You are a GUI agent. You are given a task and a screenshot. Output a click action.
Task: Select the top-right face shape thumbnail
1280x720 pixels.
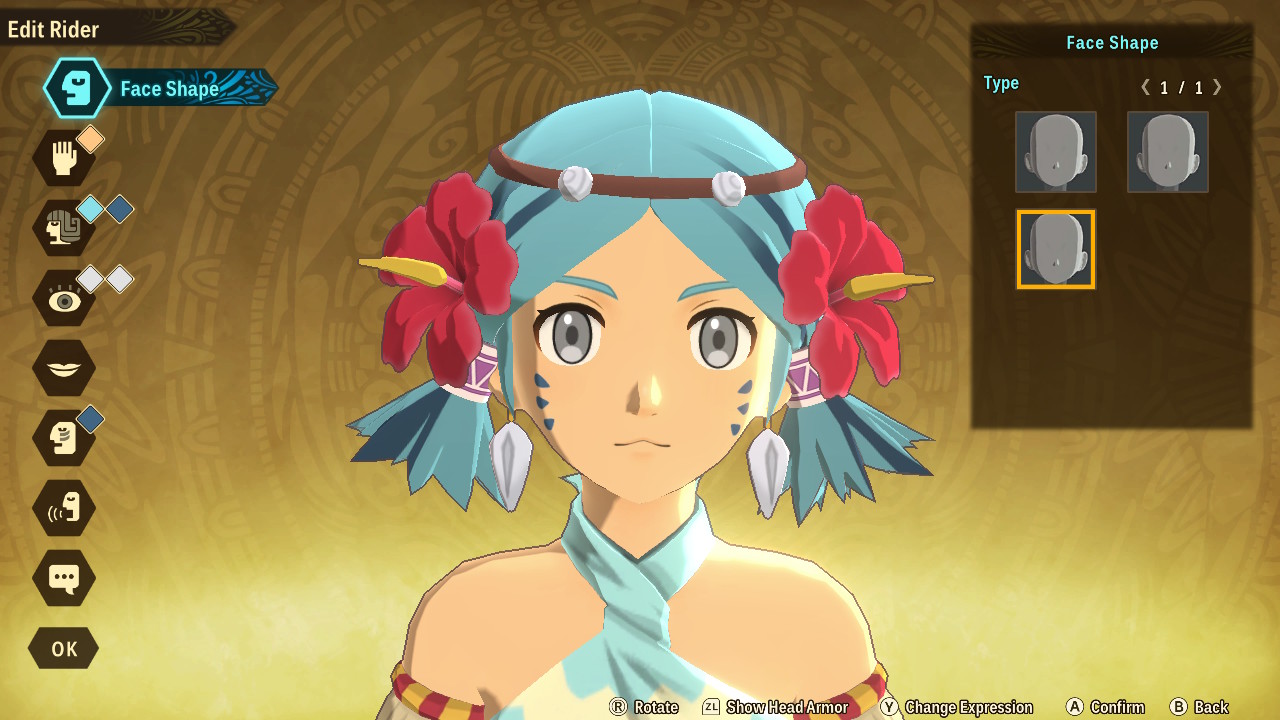point(1167,152)
